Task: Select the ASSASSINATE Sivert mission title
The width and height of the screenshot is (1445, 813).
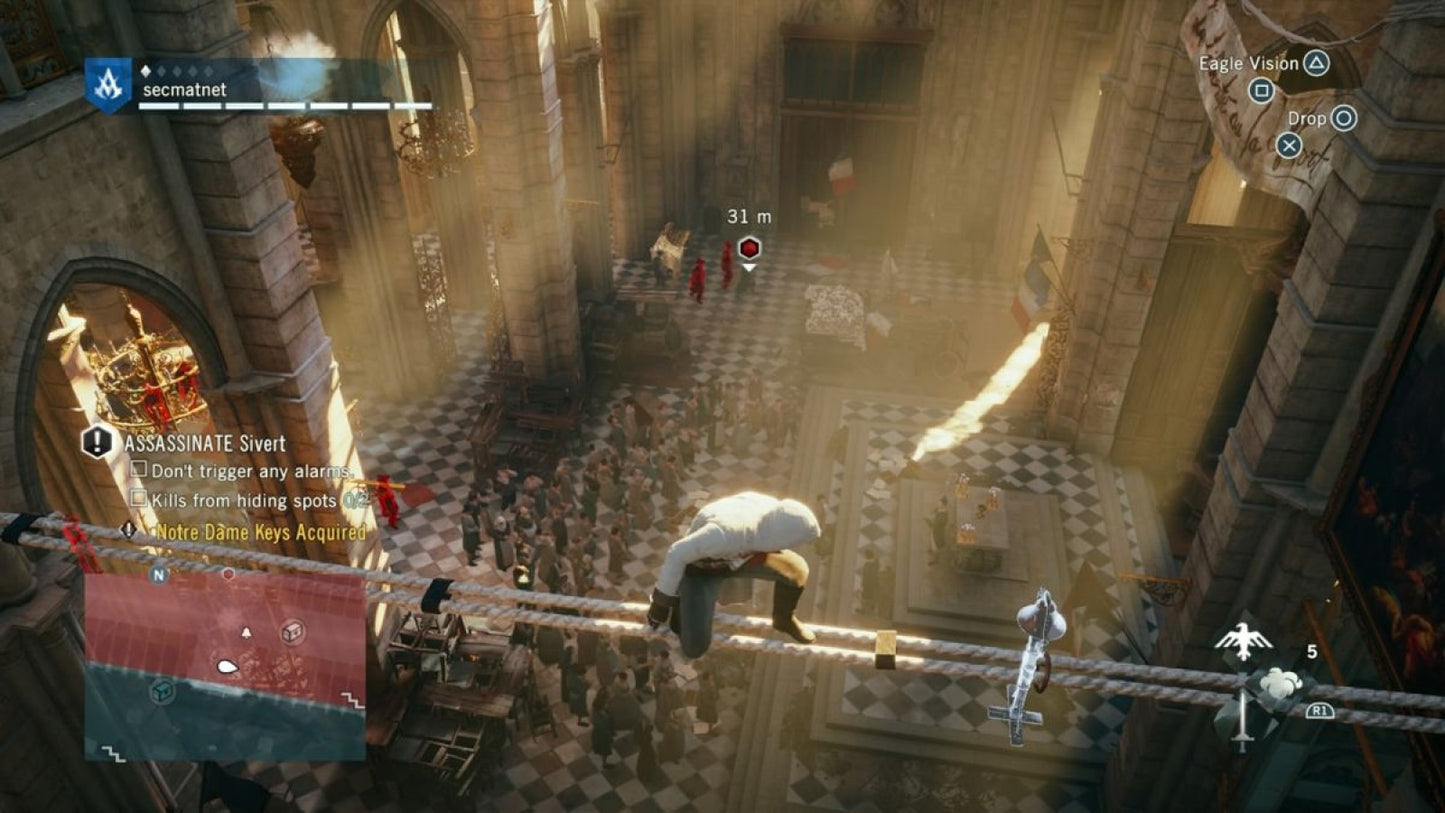Action: (x=203, y=442)
